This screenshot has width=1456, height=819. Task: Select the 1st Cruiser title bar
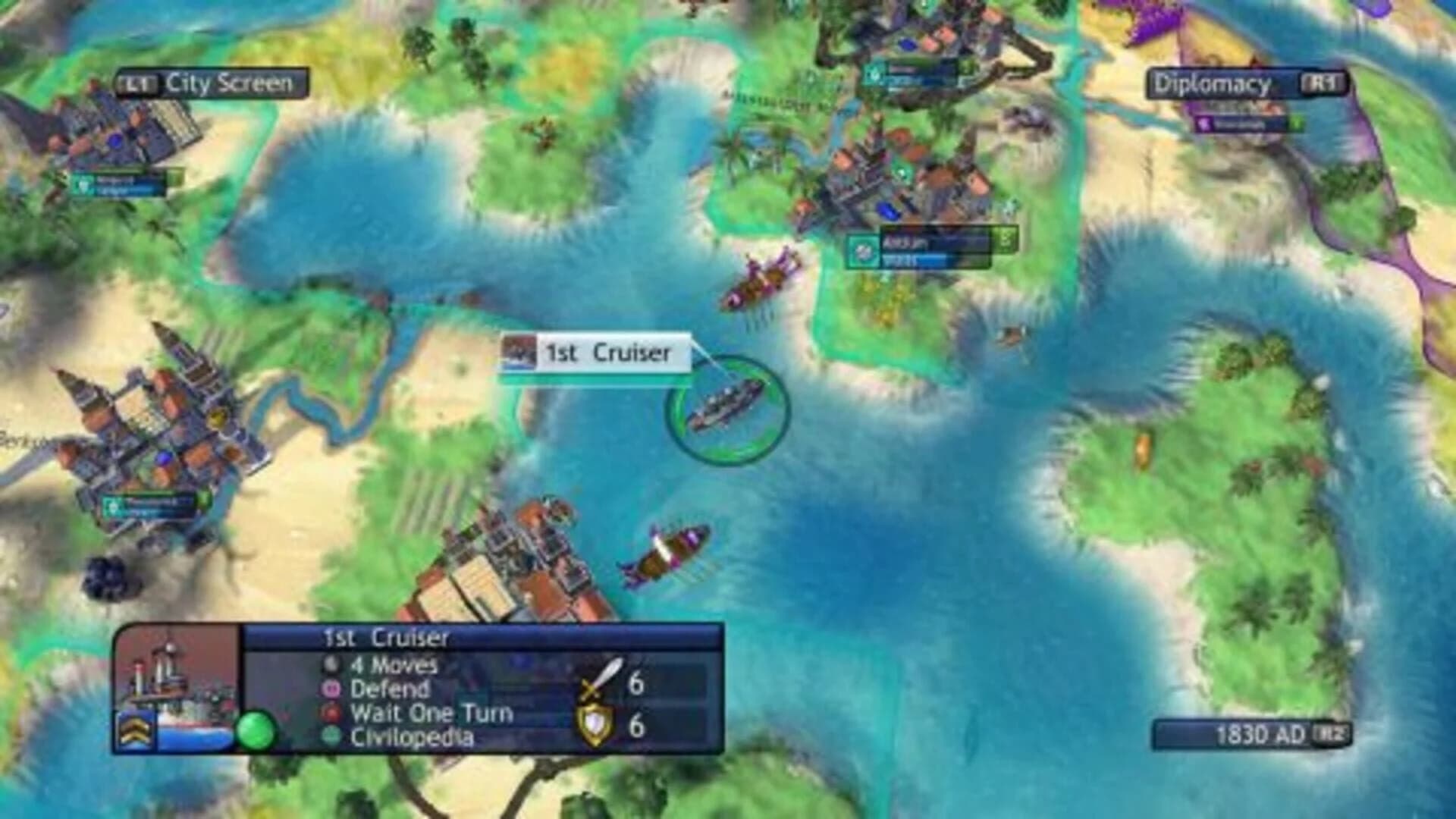[387, 639]
